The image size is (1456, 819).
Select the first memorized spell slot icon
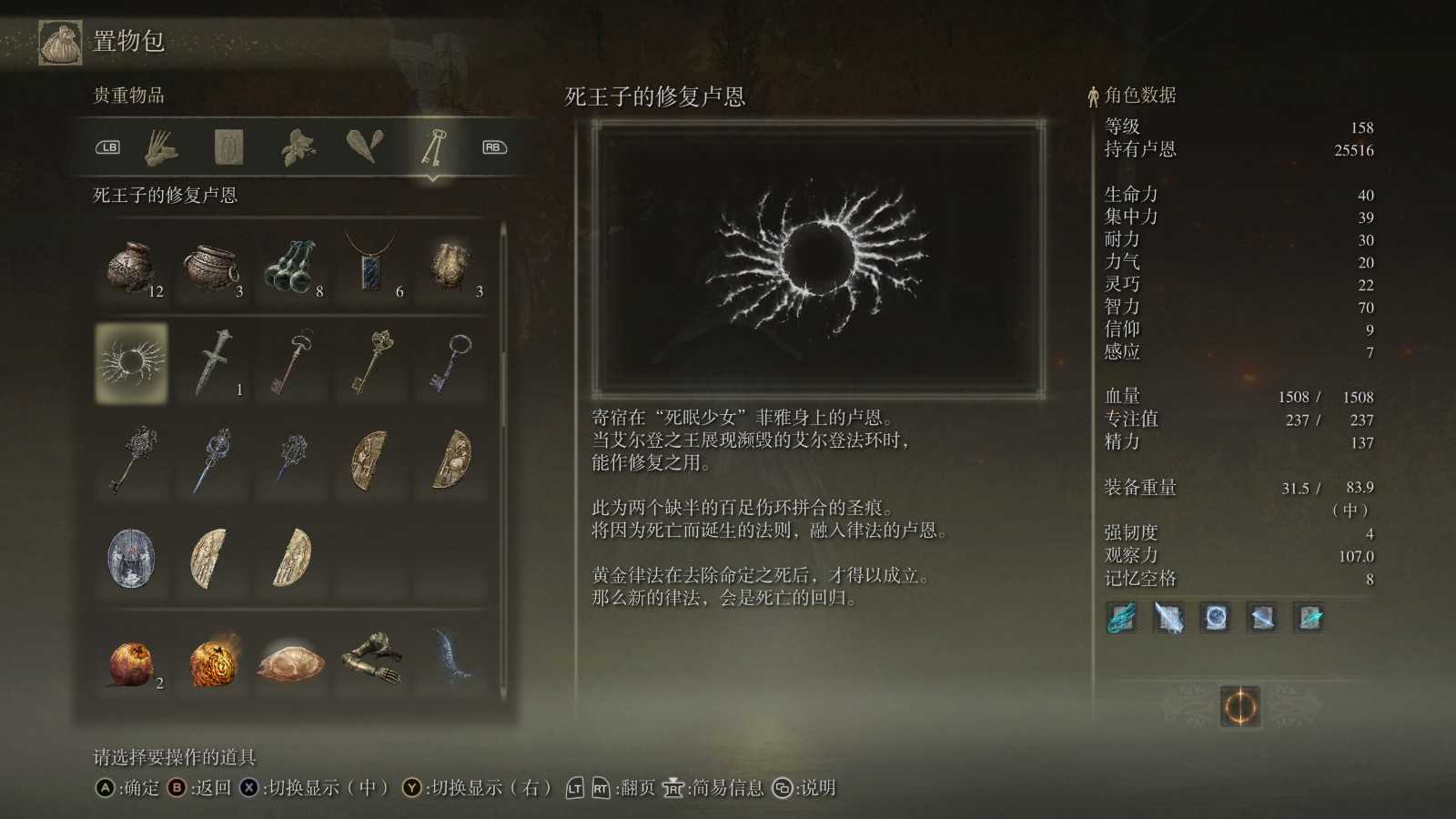(1119, 618)
